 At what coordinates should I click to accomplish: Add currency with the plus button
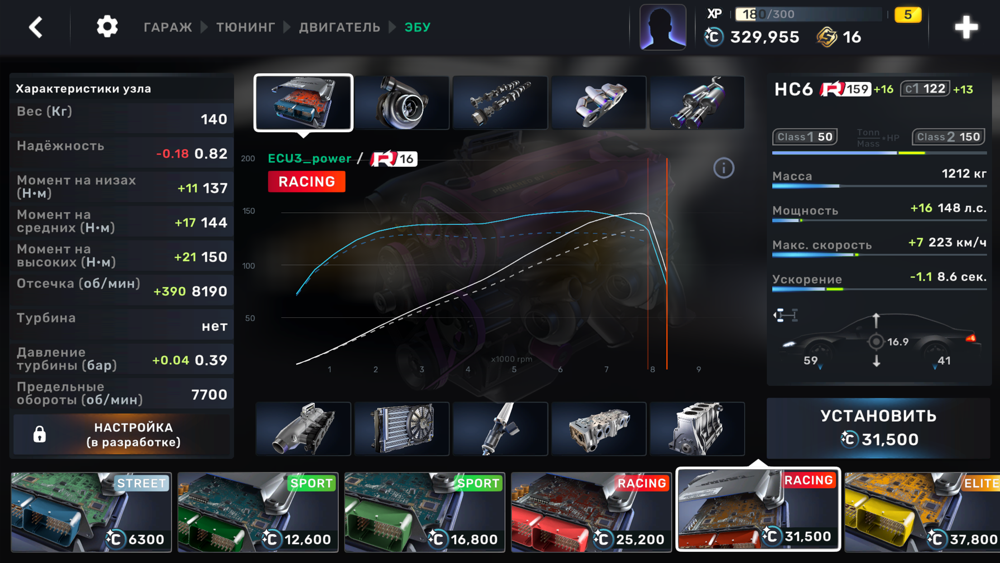click(966, 28)
